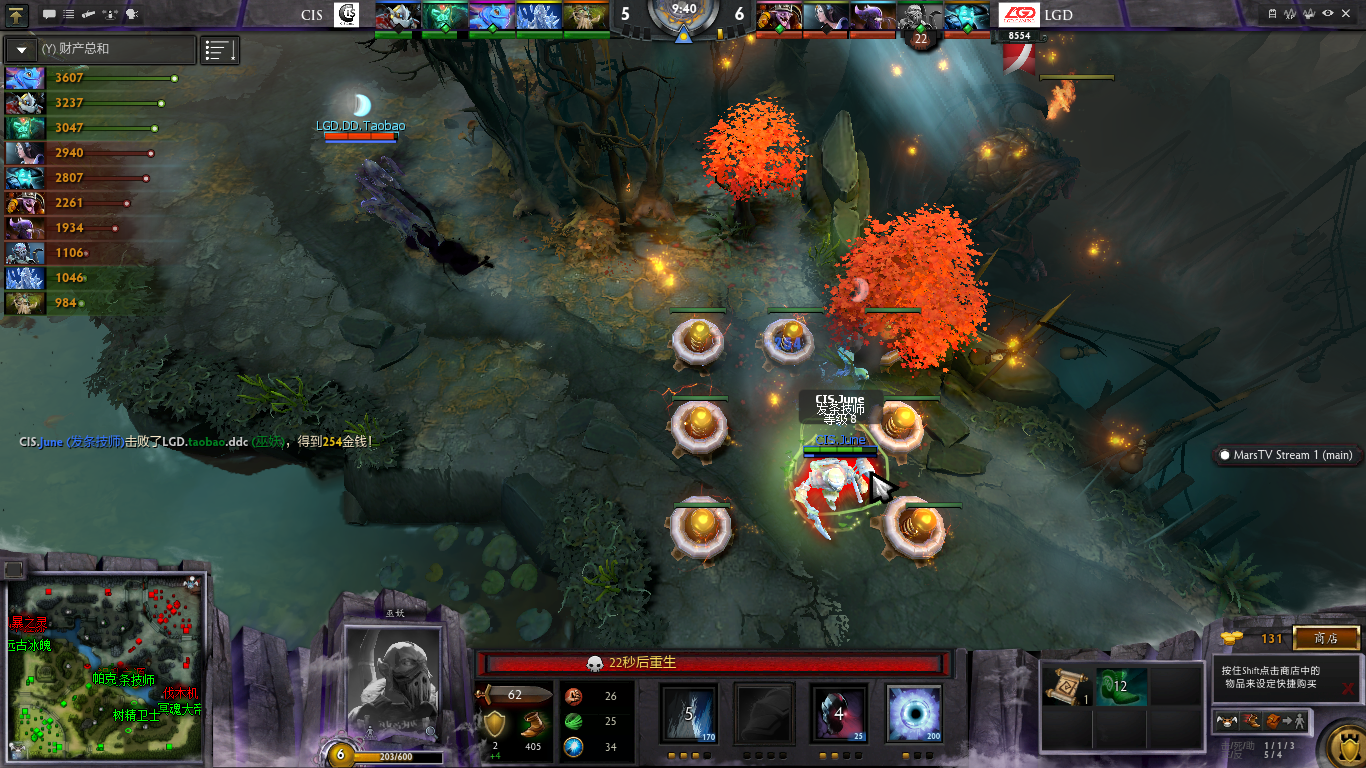1366x768 pixels.
Task: Activate the Chain Frost ultimate ability icon
Action: [913, 713]
